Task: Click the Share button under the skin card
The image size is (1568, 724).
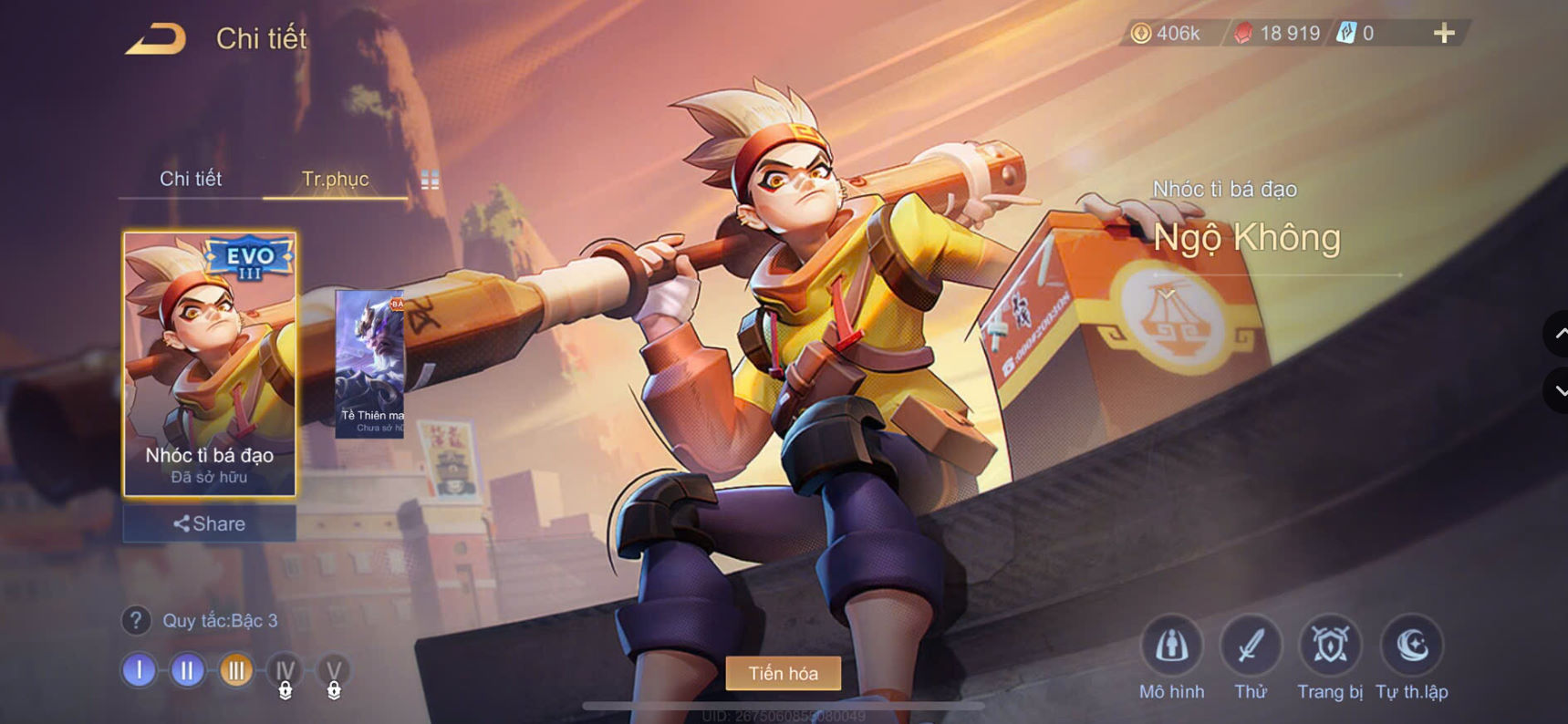Action: (212, 523)
